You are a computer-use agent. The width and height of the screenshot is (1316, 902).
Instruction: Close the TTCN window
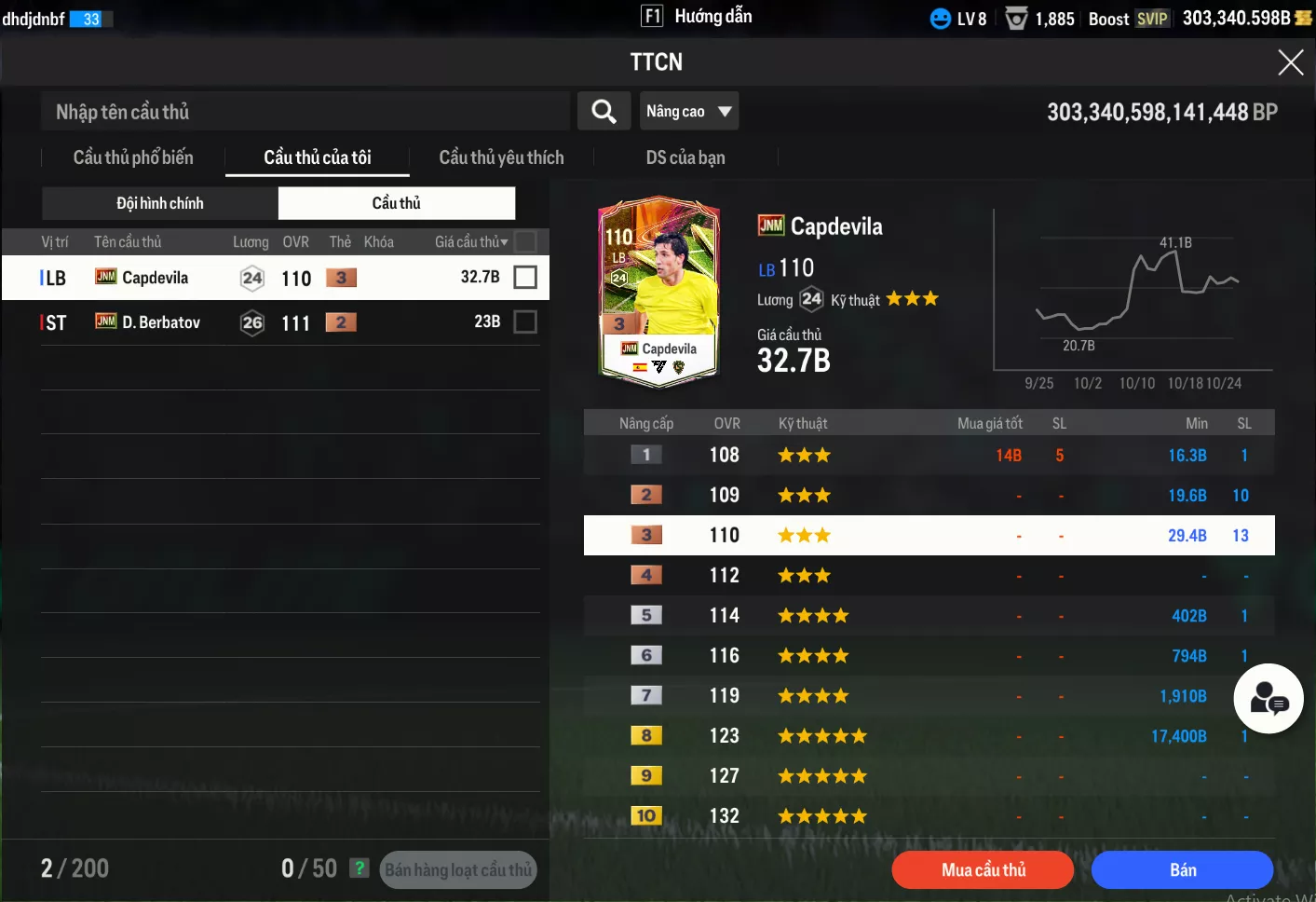click(x=1290, y=62)
